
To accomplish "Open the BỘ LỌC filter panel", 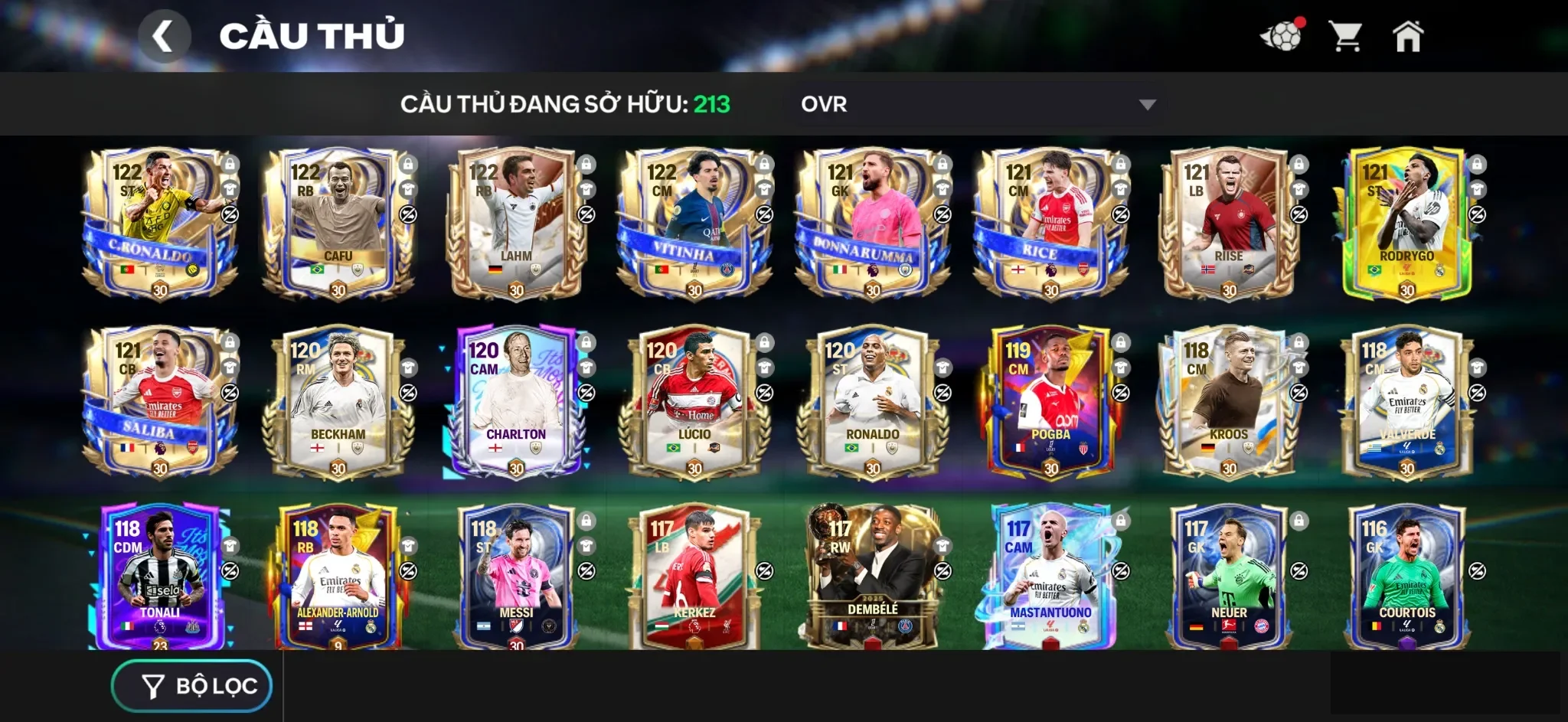I will pos(191,685).
